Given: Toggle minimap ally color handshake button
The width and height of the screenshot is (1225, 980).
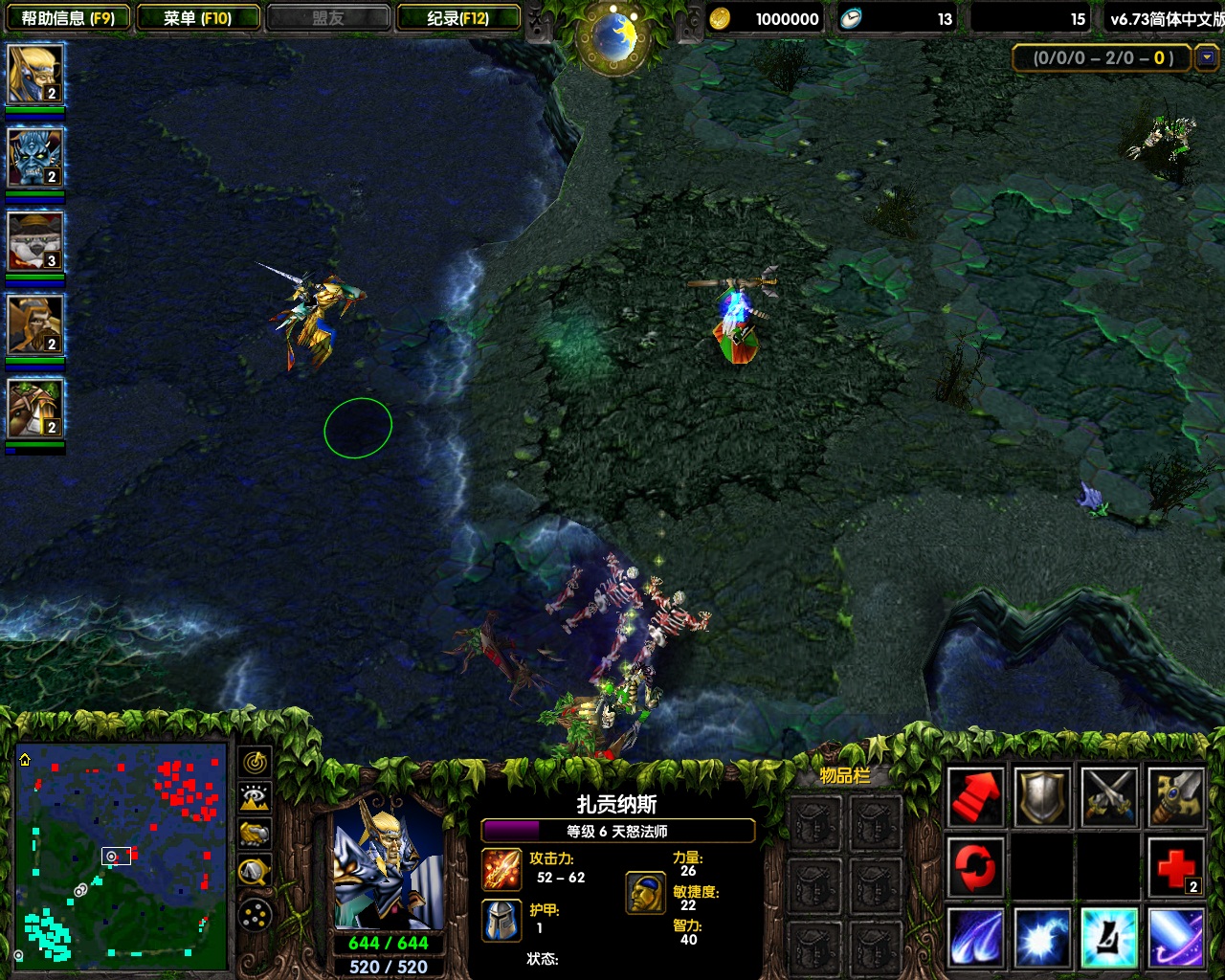Looking at the screenshot, I should (255, 835).
